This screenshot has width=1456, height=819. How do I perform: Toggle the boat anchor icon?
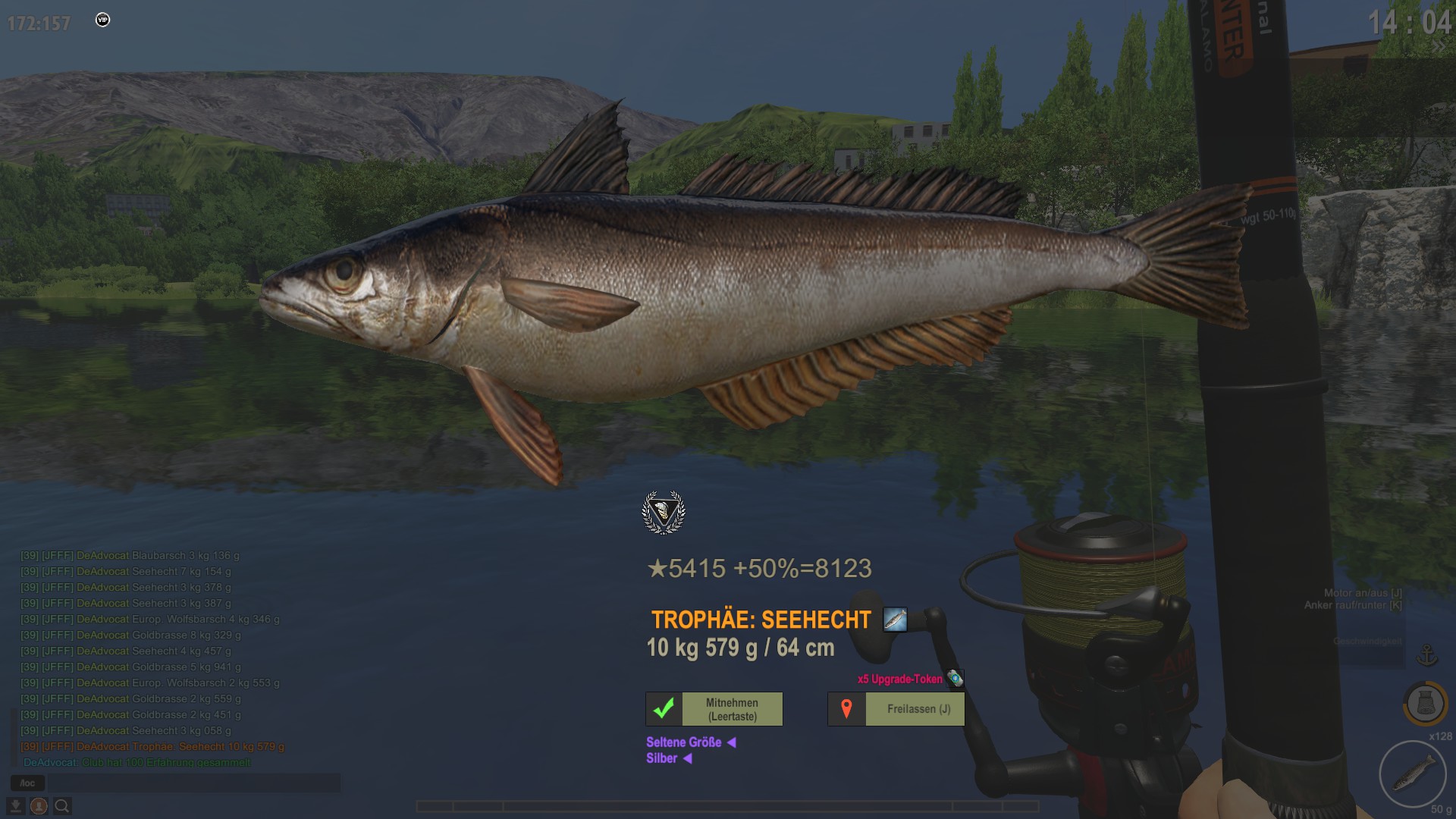click(1427, 655)
